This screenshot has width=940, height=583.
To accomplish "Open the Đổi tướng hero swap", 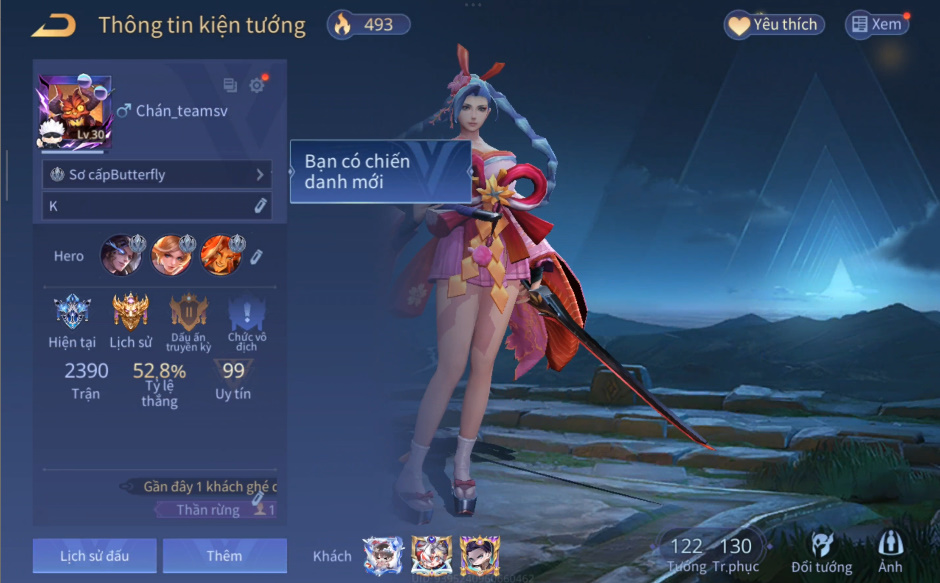I will pos(821,551).
